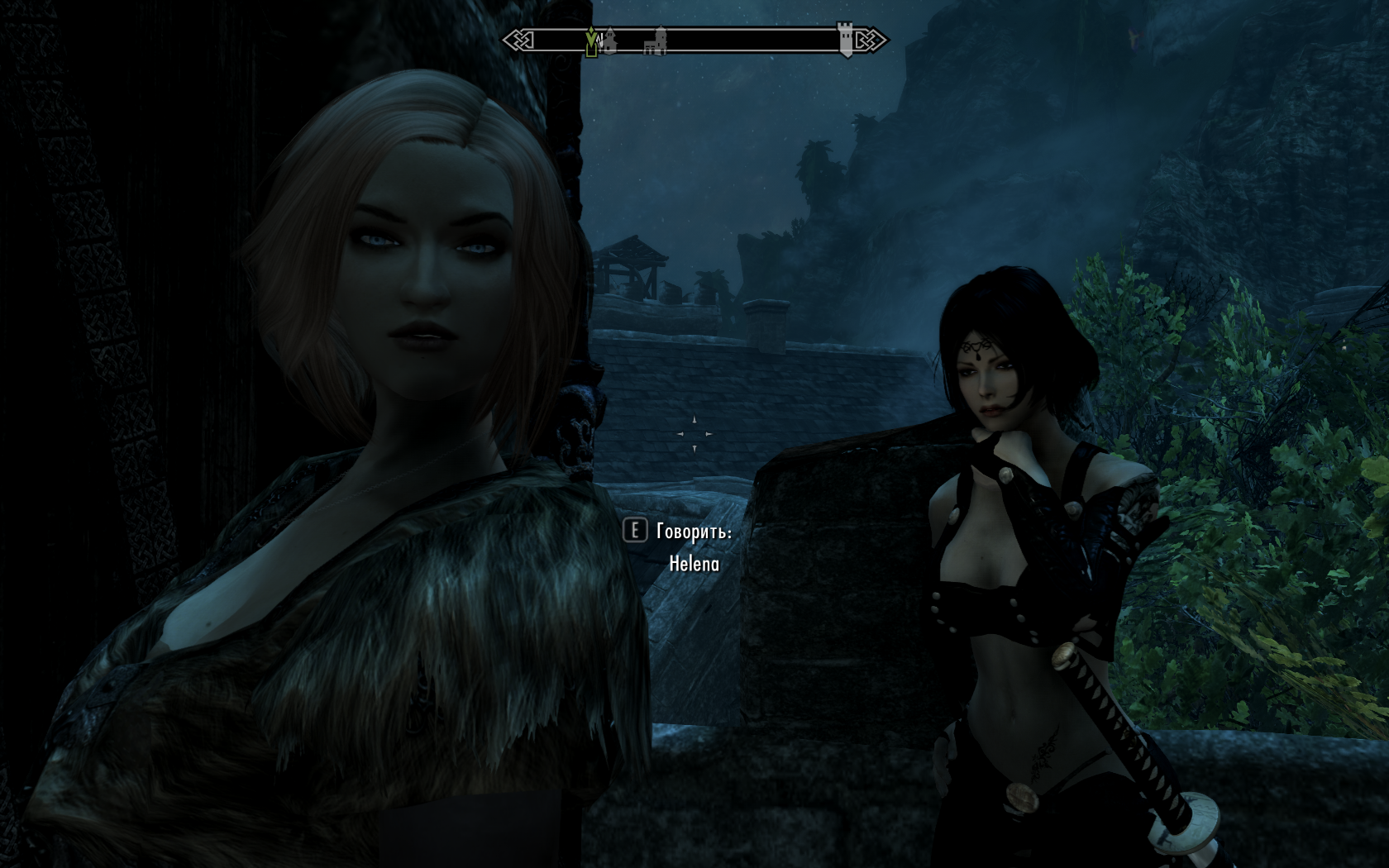Image resolution: width=1389 pixels, height=868 pixels.
Task: Select the small house marker beside the quest arrow
Action: [x=610, y=41]
